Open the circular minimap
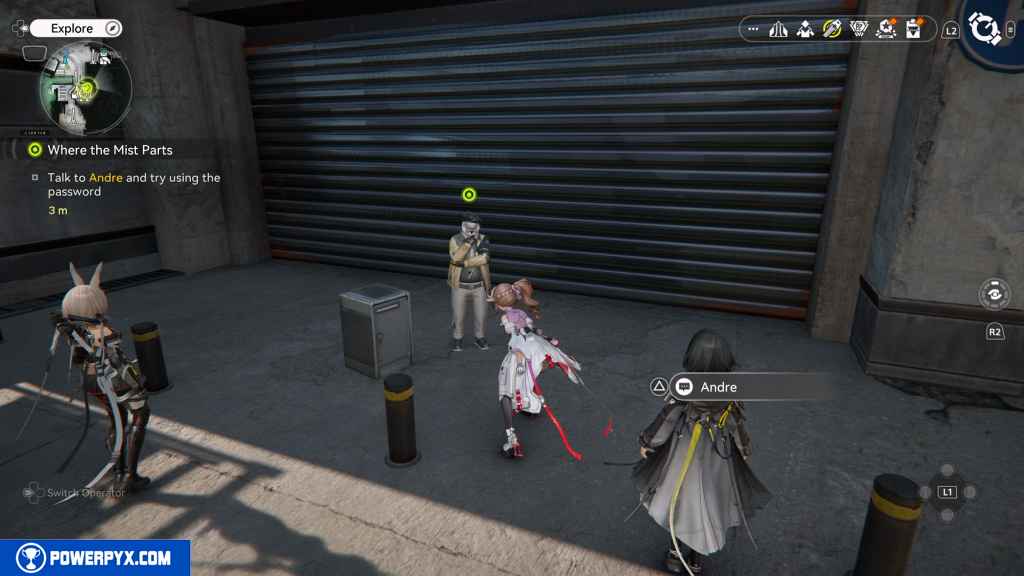This screenshot has height=576, width=1024. coord(85,92)
